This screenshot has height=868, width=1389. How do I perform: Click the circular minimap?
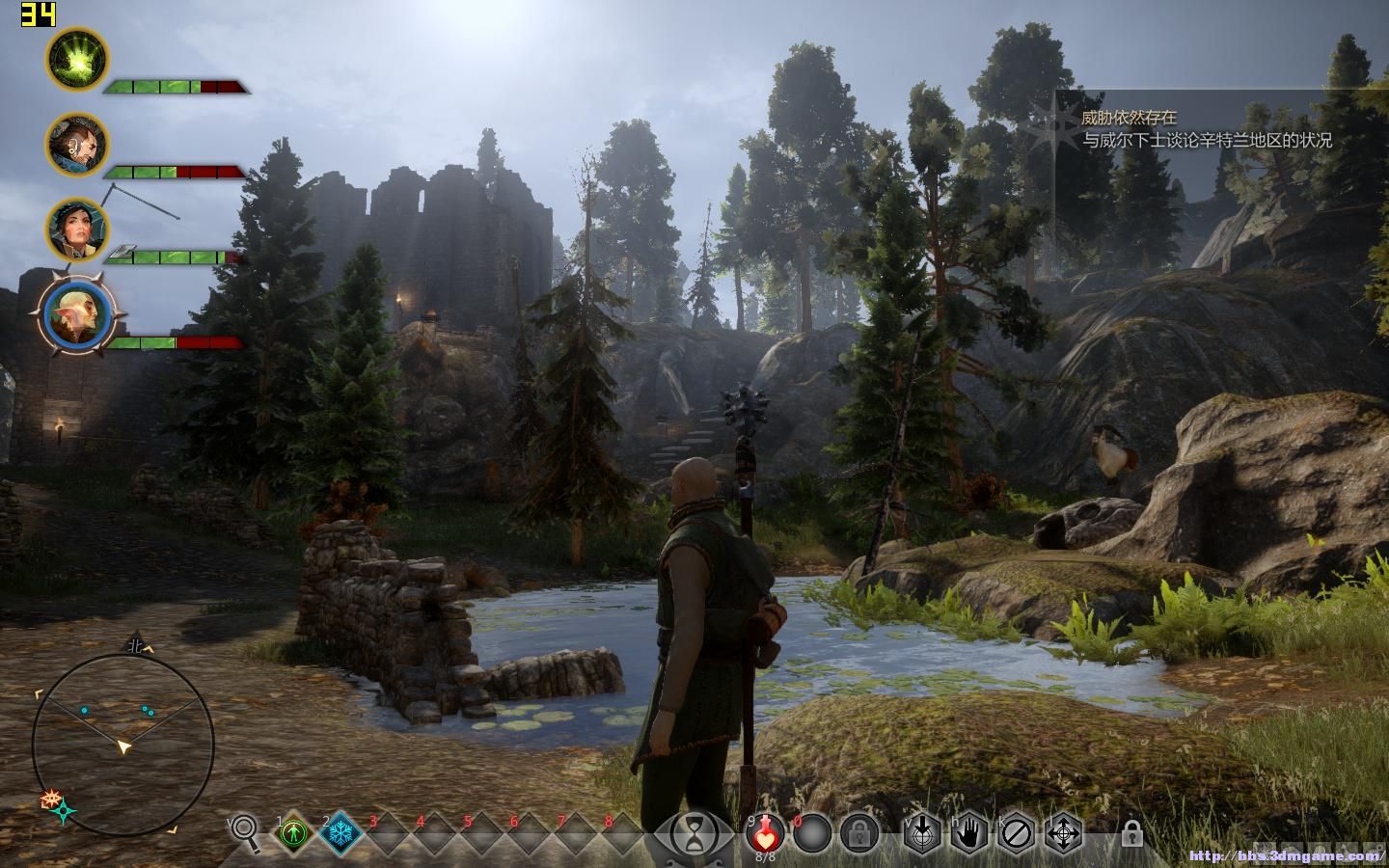coord(123,744)
